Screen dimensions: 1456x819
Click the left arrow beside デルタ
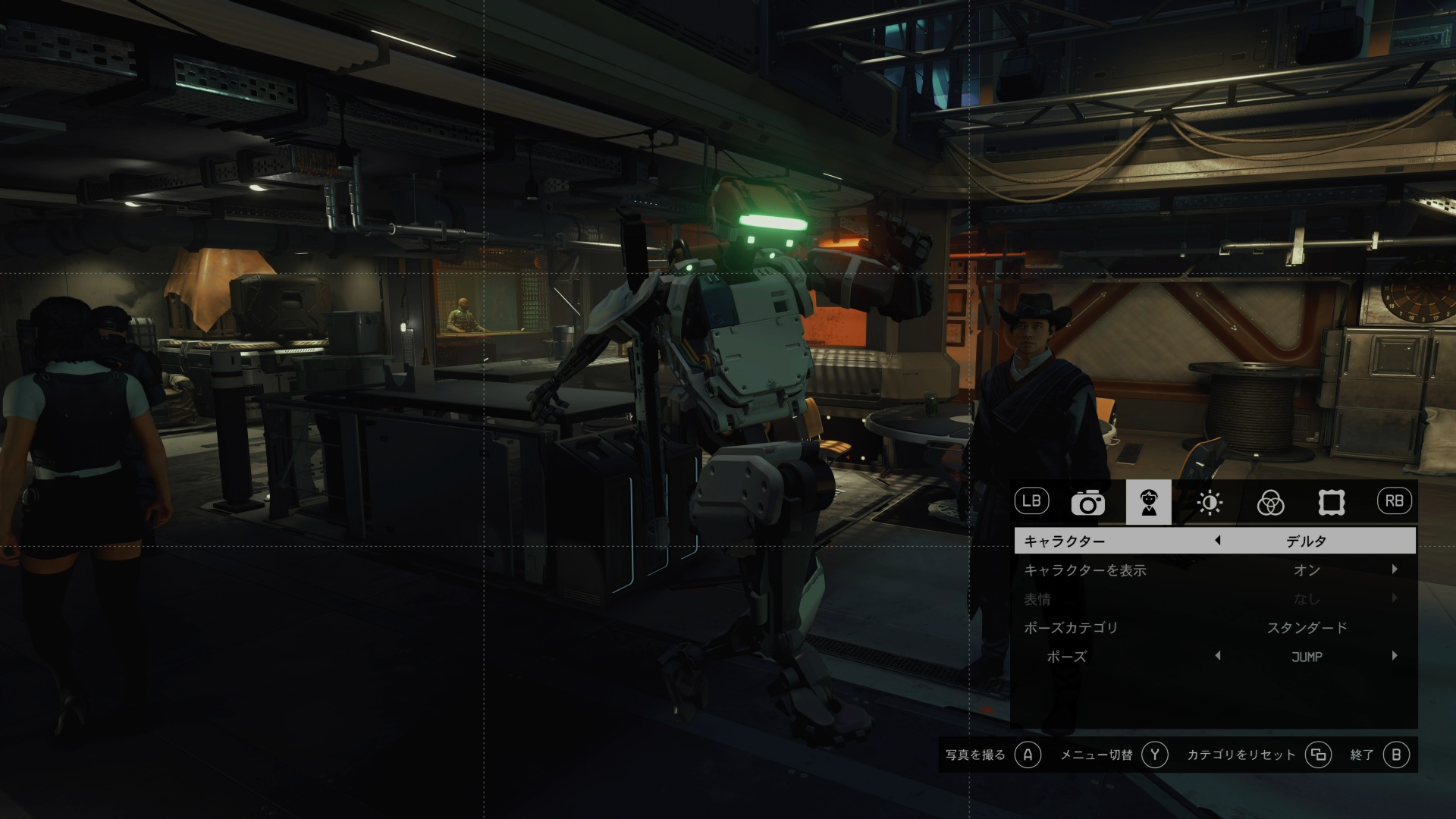point(1217,541)
